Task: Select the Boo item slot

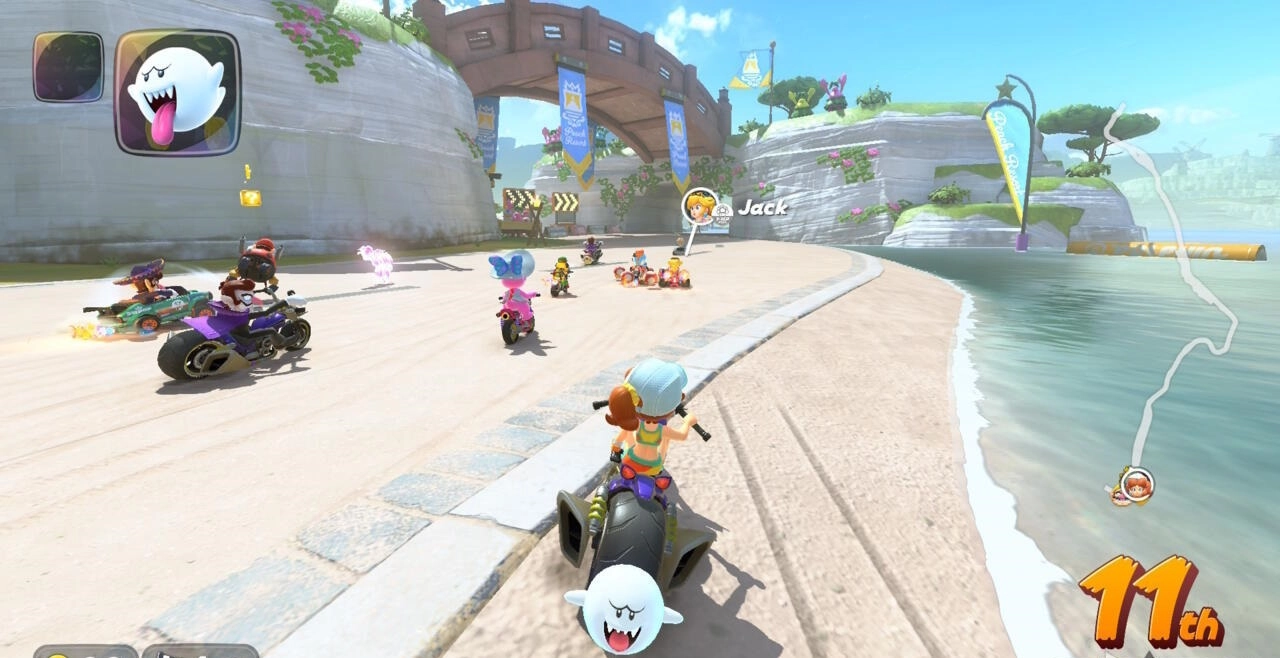Action: tap(177, 92)
